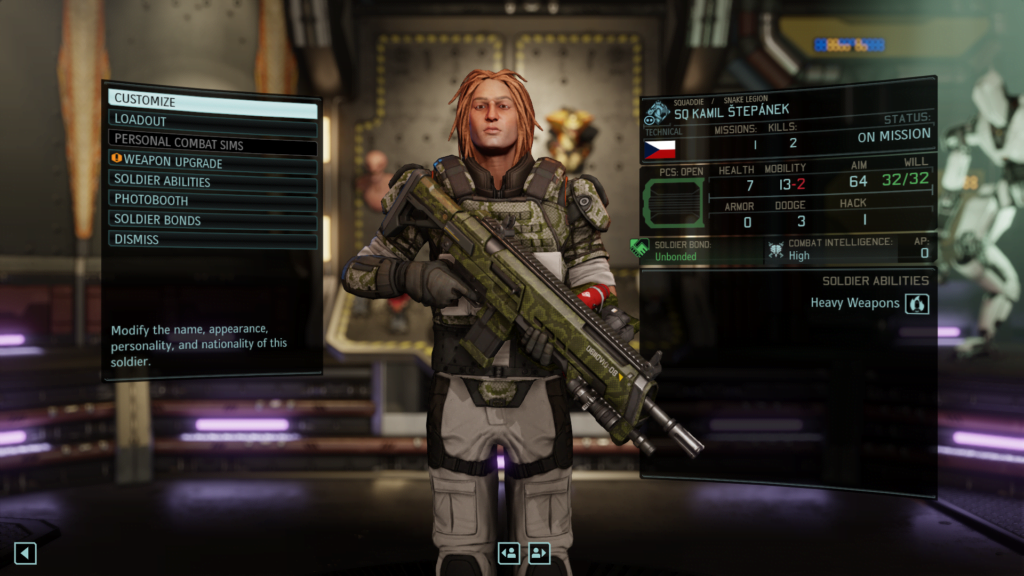1024x576 pixels.
Task: View Soldier Abilities from the menu
Action: [x=212, y=182]
